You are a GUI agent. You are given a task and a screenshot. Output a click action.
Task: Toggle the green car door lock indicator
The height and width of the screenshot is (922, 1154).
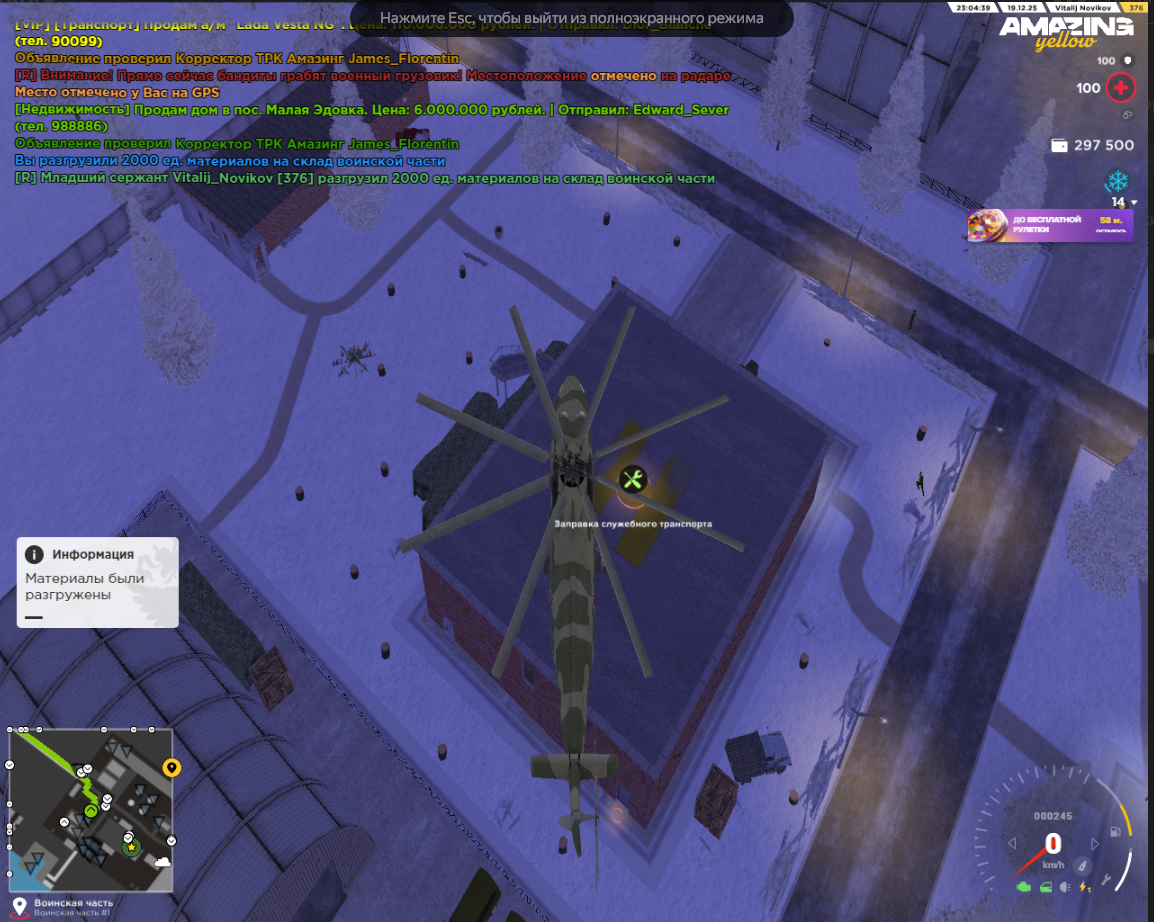(1045, 886)
